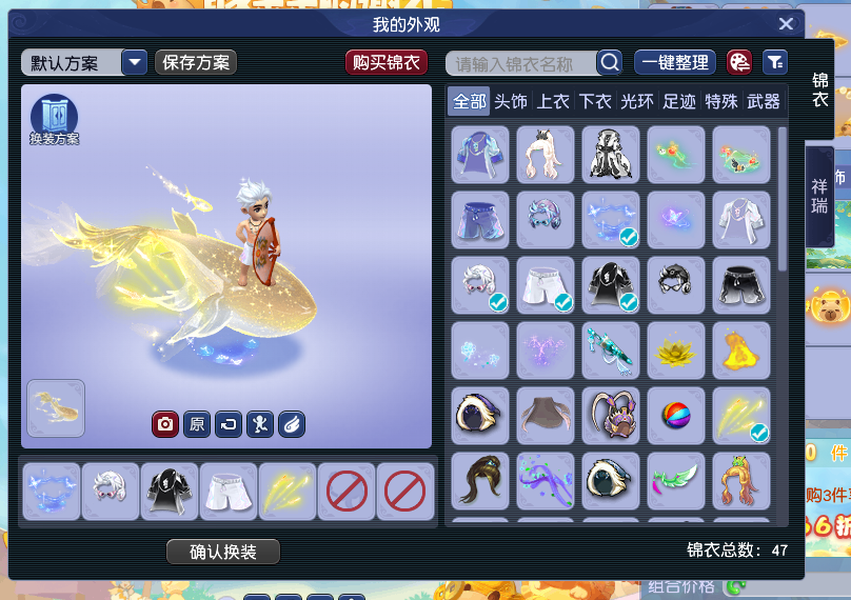Screen dimensions: 851x600
Task: Switch to the 祥瑞 side tab
Action: (x=820, y=196)
